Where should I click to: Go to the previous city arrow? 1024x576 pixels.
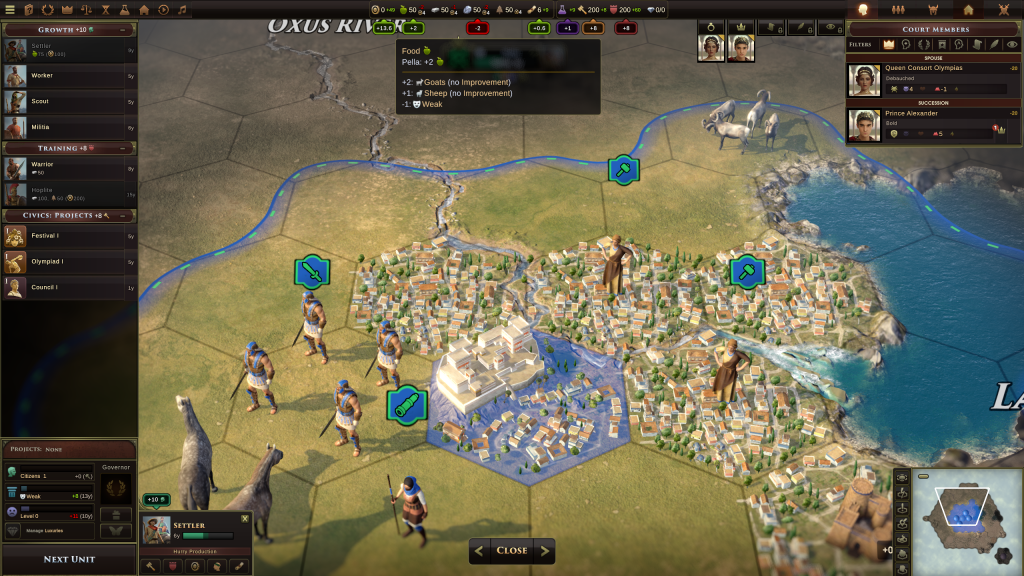(479, 550)
